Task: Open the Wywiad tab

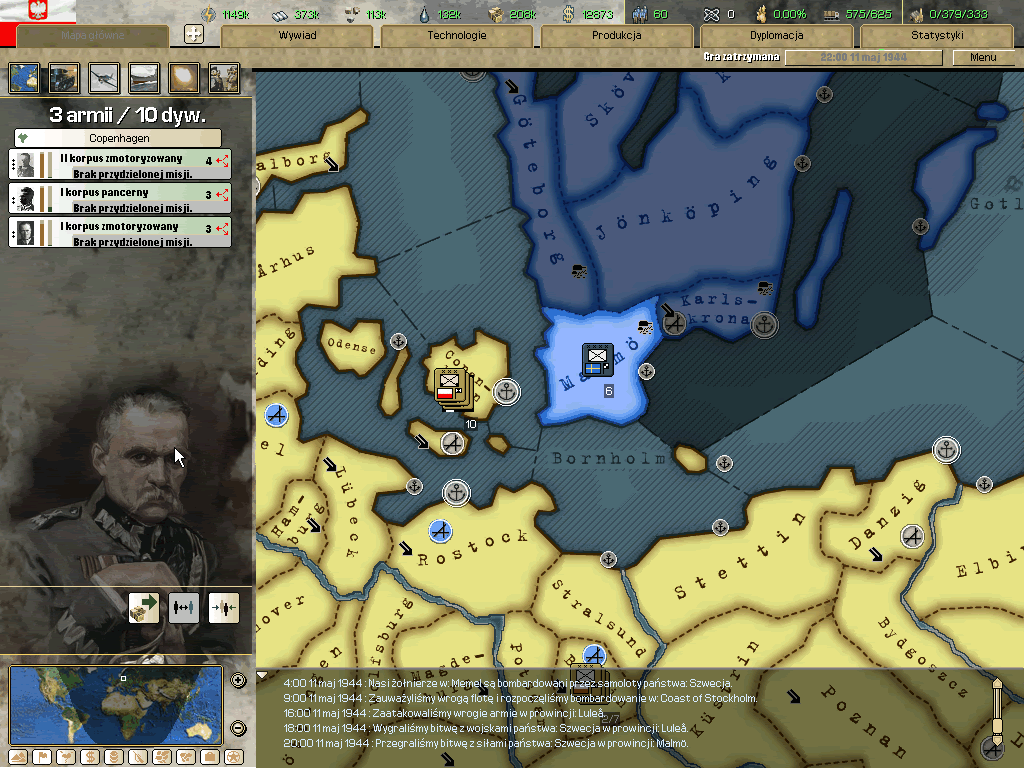Action: coord(297,35)
